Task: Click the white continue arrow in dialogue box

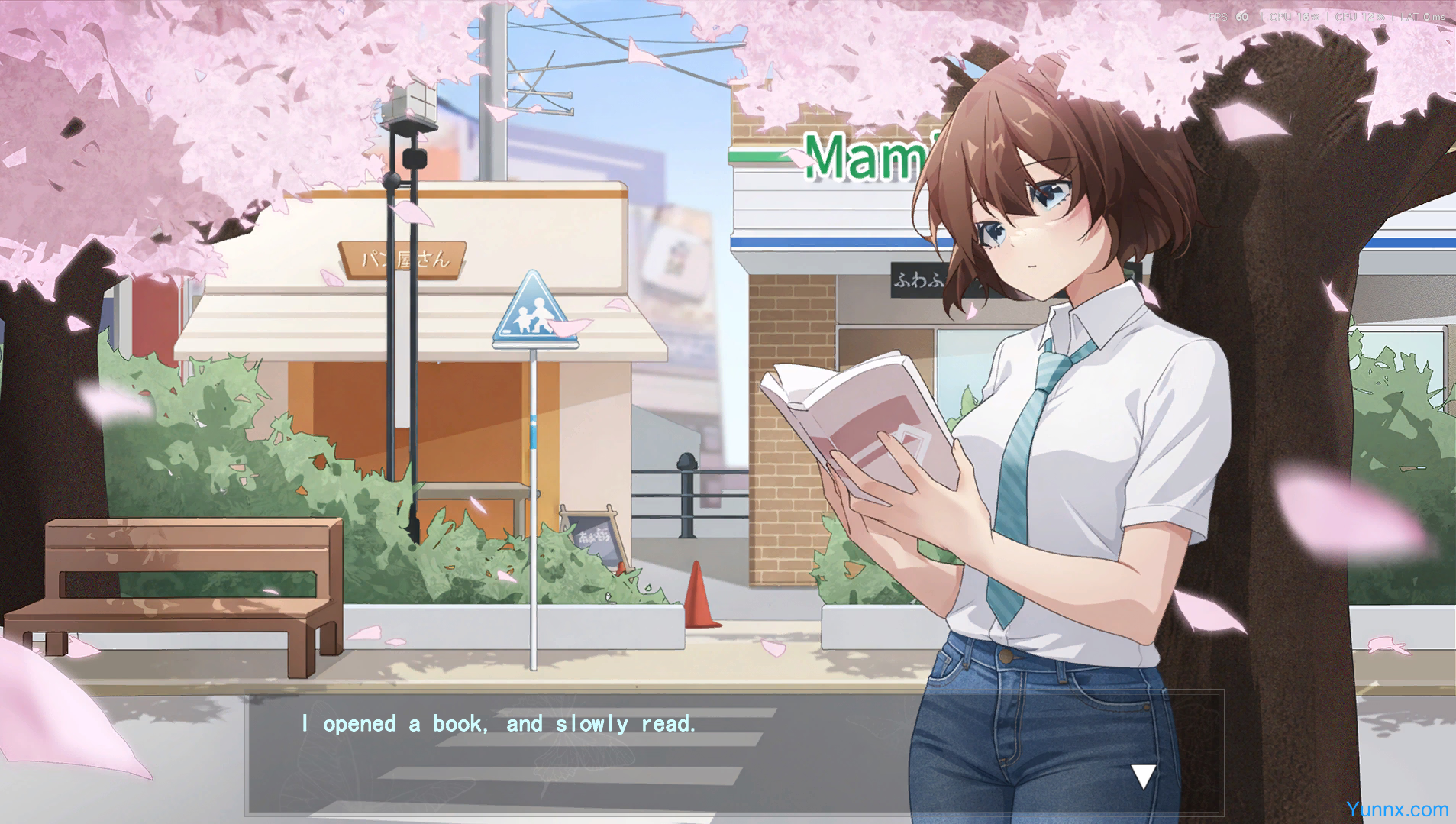Action: pyautogui.click(x=1142, y=776)
